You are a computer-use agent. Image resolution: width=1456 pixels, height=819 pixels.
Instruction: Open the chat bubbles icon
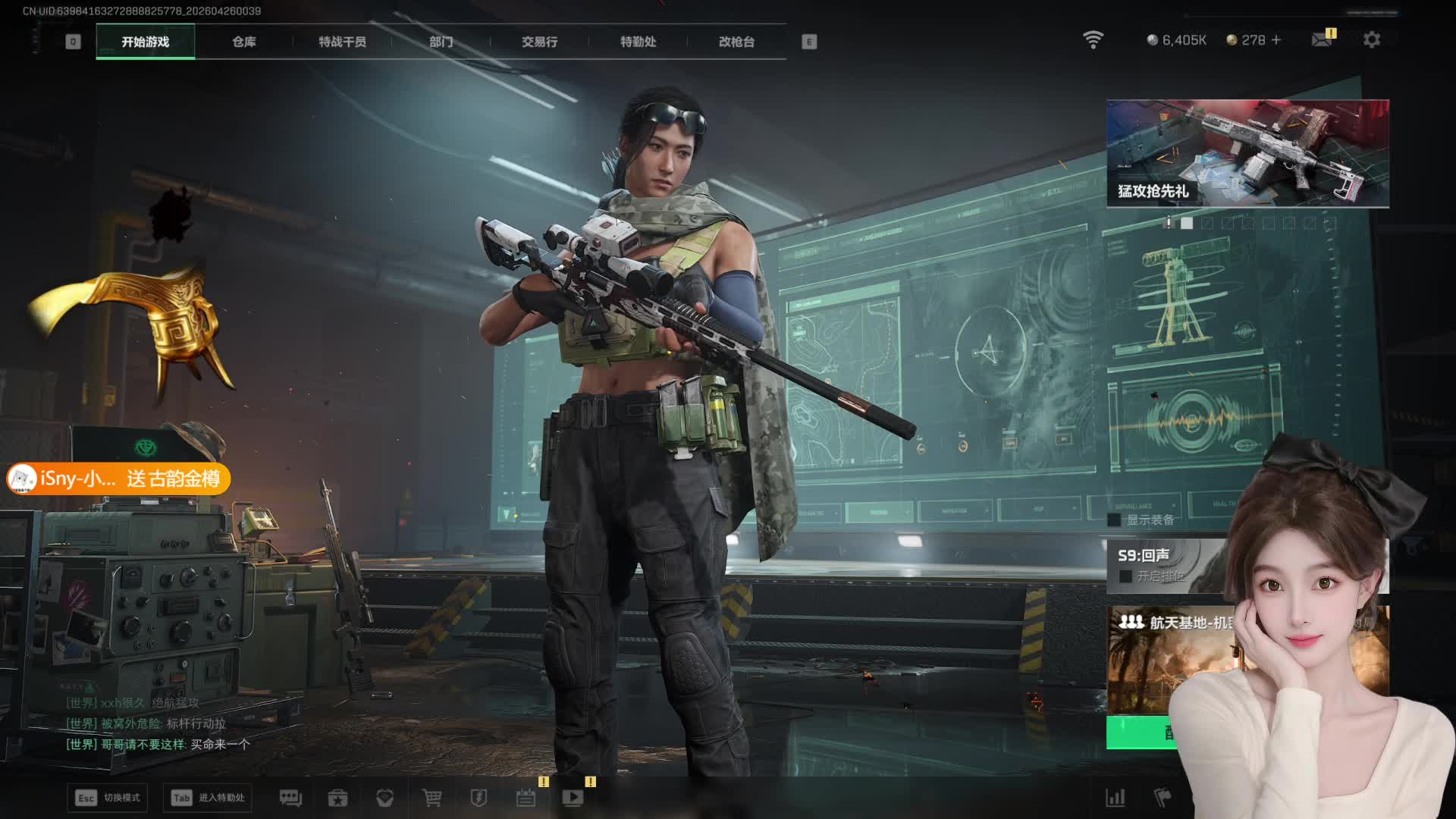tap(290, 798)
